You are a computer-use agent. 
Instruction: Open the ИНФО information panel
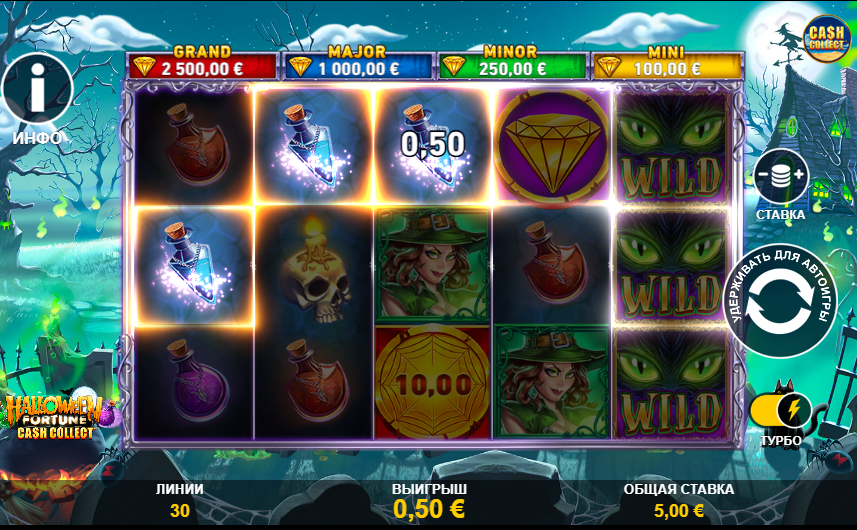click(x=37, y=93)
